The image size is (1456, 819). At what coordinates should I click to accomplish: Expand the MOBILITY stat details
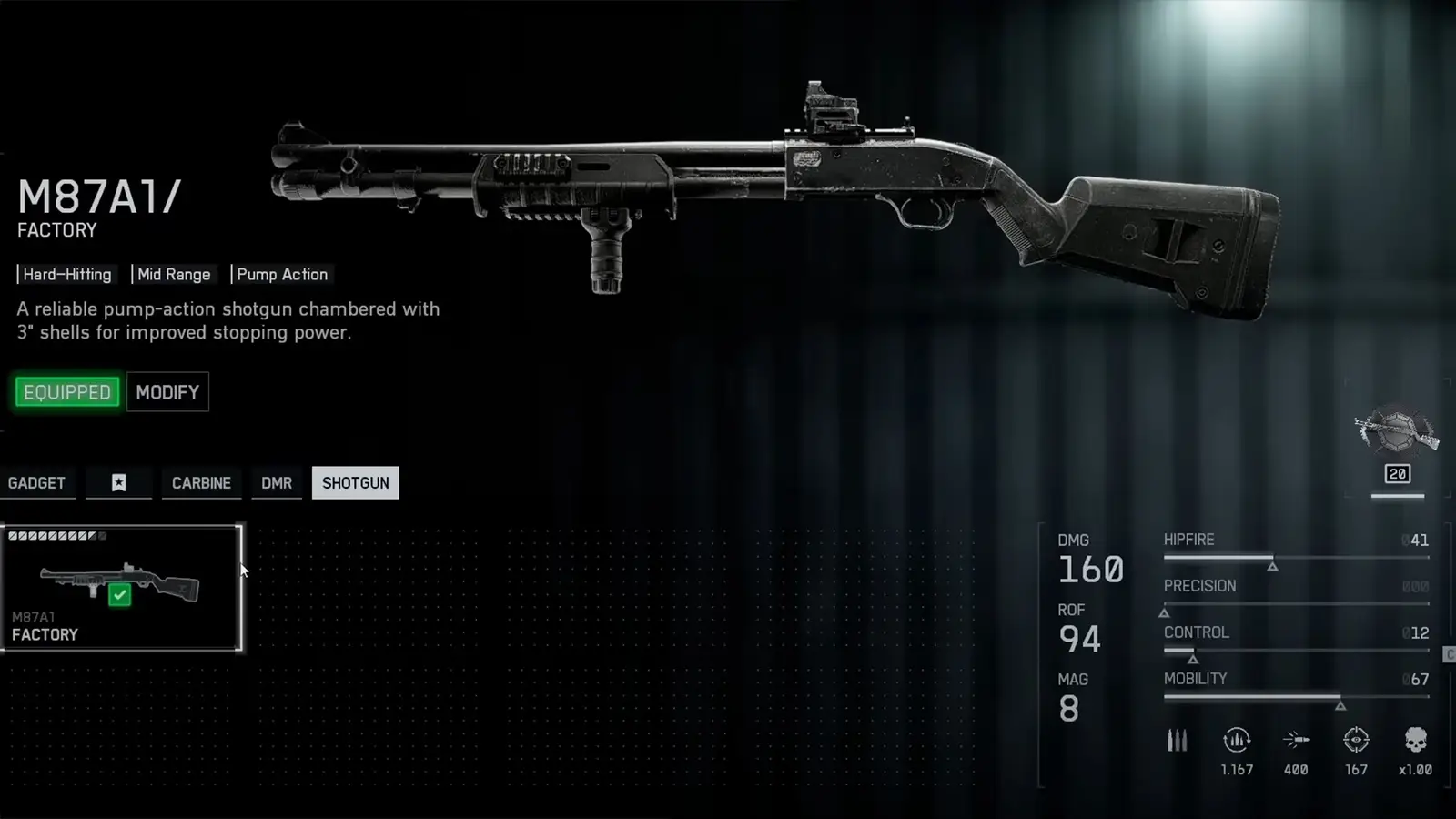tap(1195, 679)
